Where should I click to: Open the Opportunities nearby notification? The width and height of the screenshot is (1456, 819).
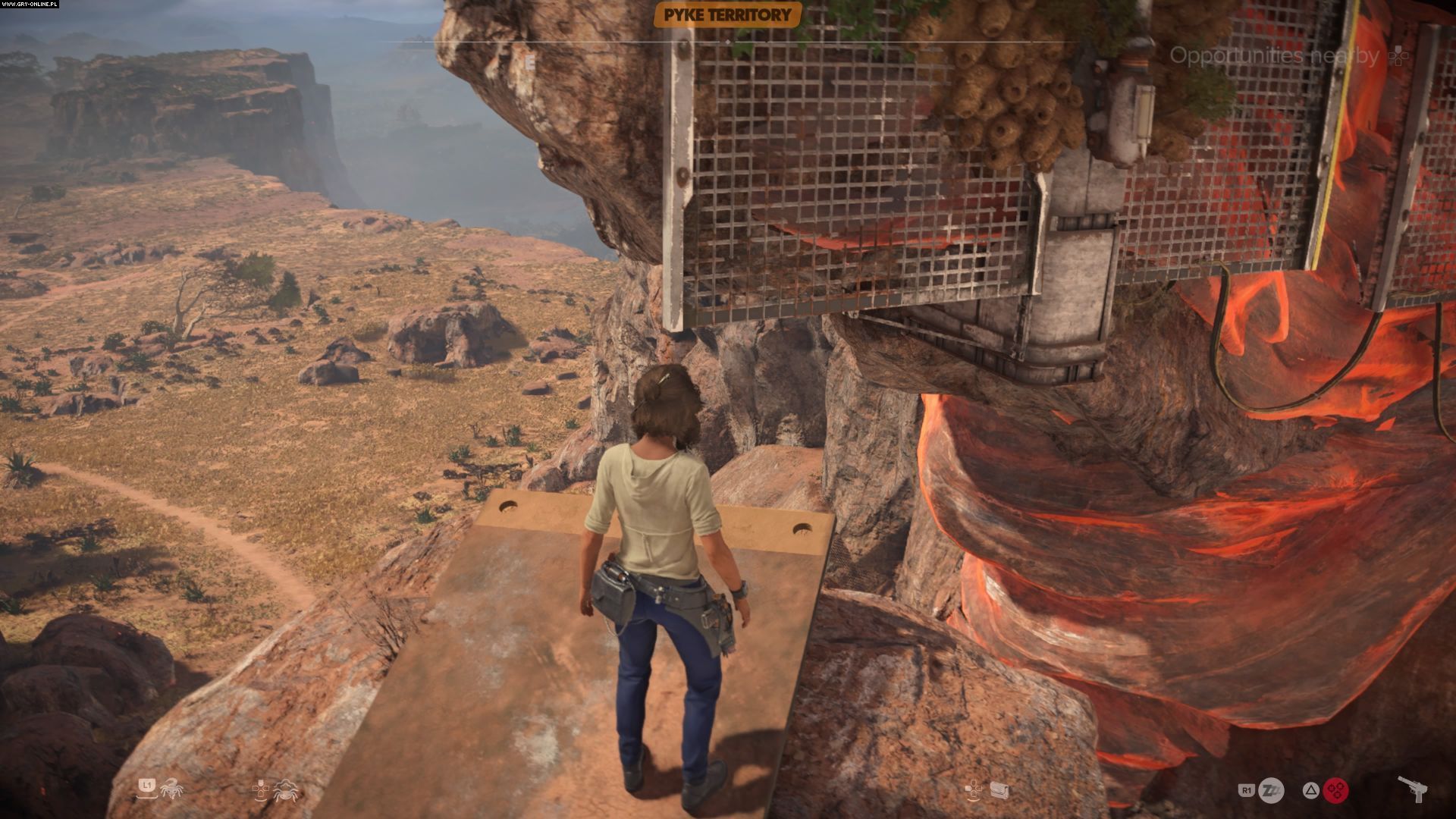click(1274, 55)
